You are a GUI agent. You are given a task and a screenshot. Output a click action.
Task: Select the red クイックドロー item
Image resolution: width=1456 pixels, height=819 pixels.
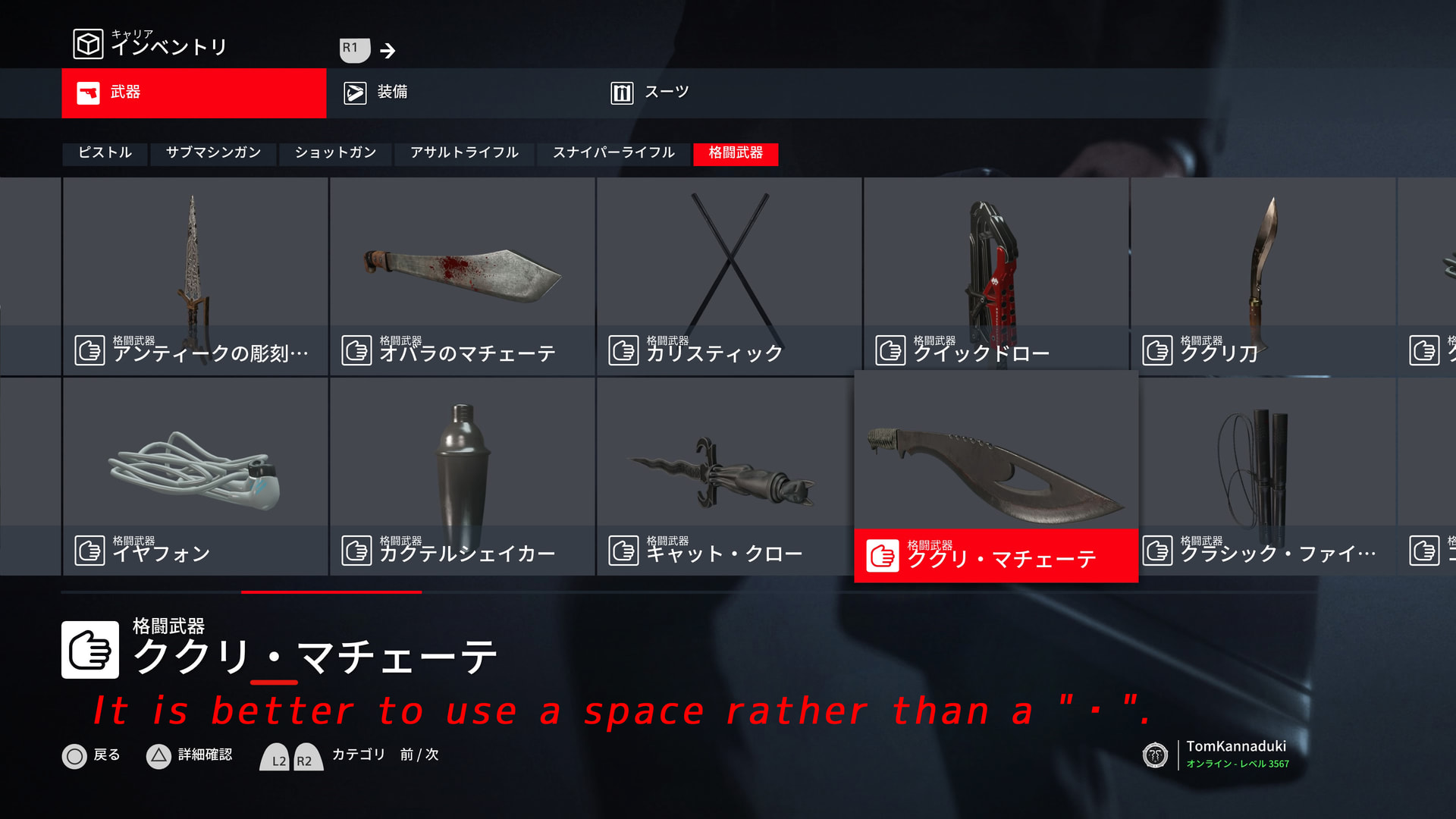coord(996,277)
